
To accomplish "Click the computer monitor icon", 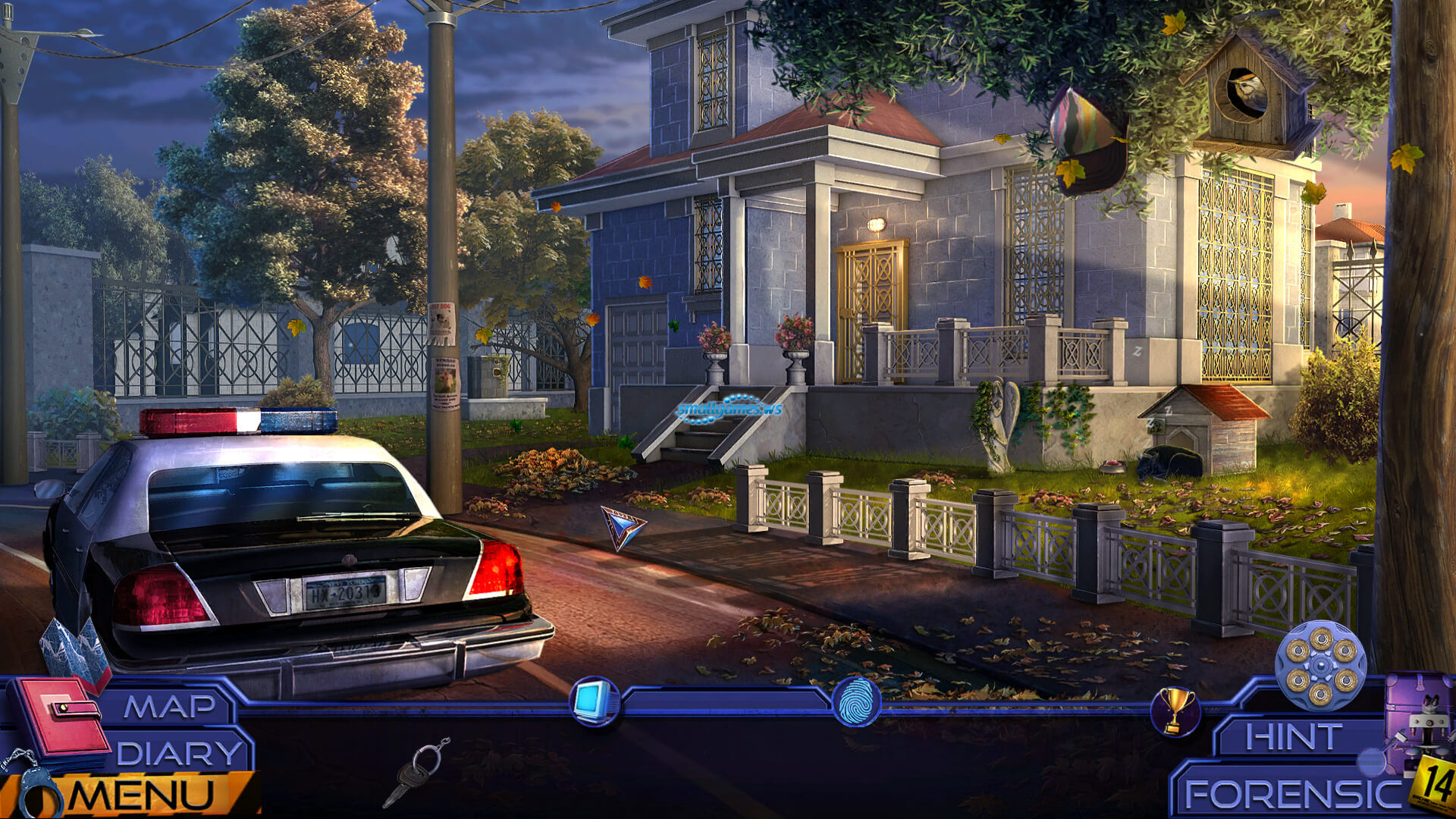I will (x=594, y=701).
